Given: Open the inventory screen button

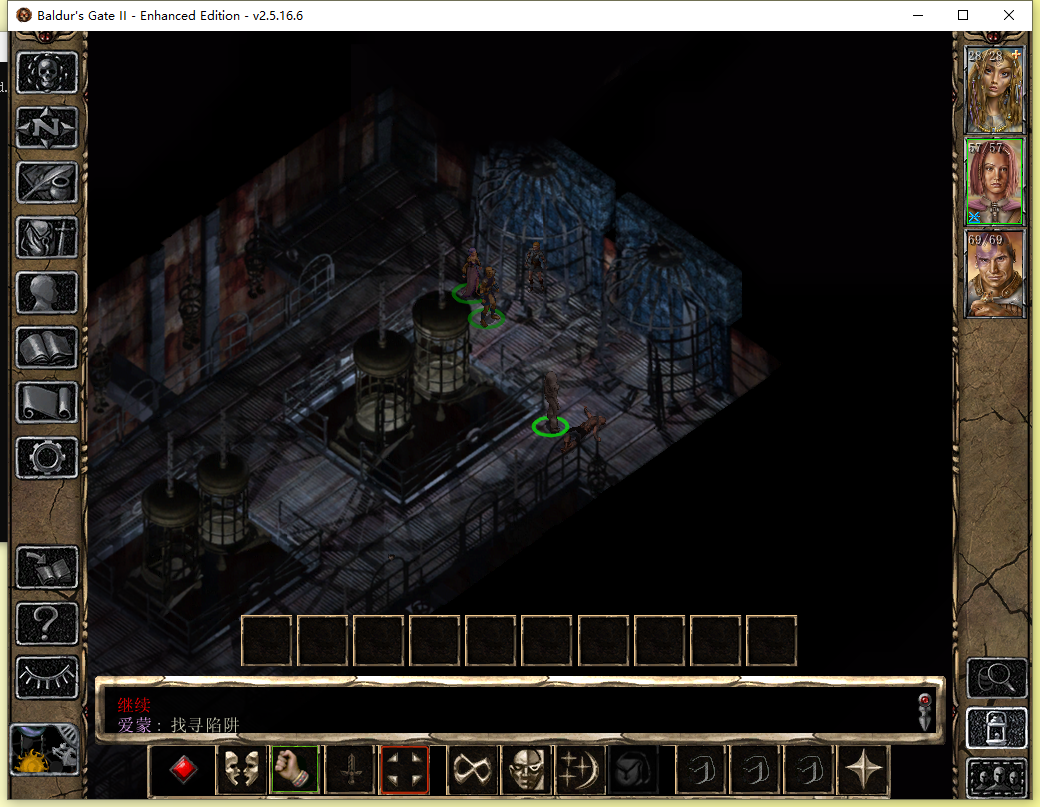Looking at the screenshot, I should point(47,238).
